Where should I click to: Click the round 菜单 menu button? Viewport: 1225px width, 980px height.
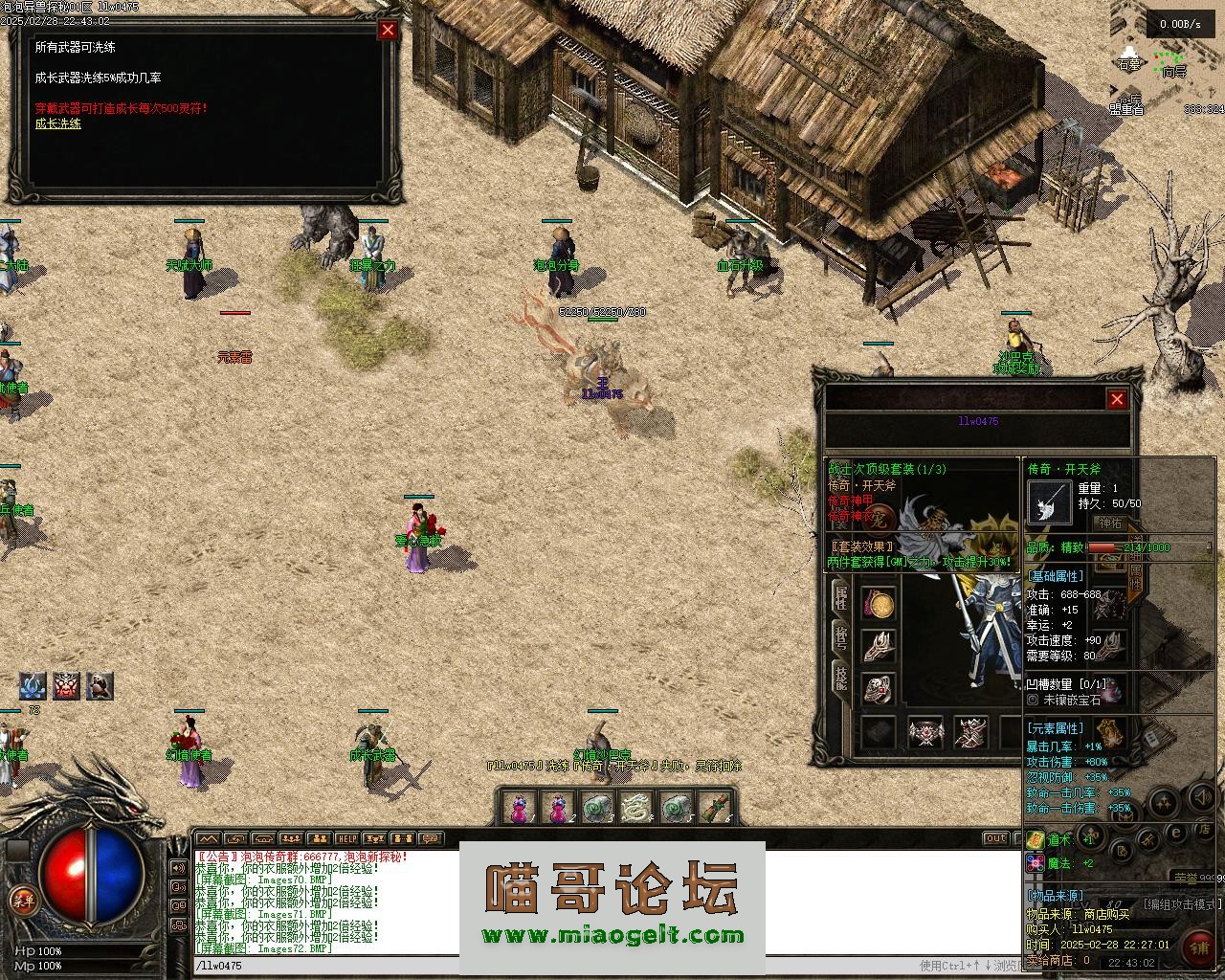coord(22,900)
